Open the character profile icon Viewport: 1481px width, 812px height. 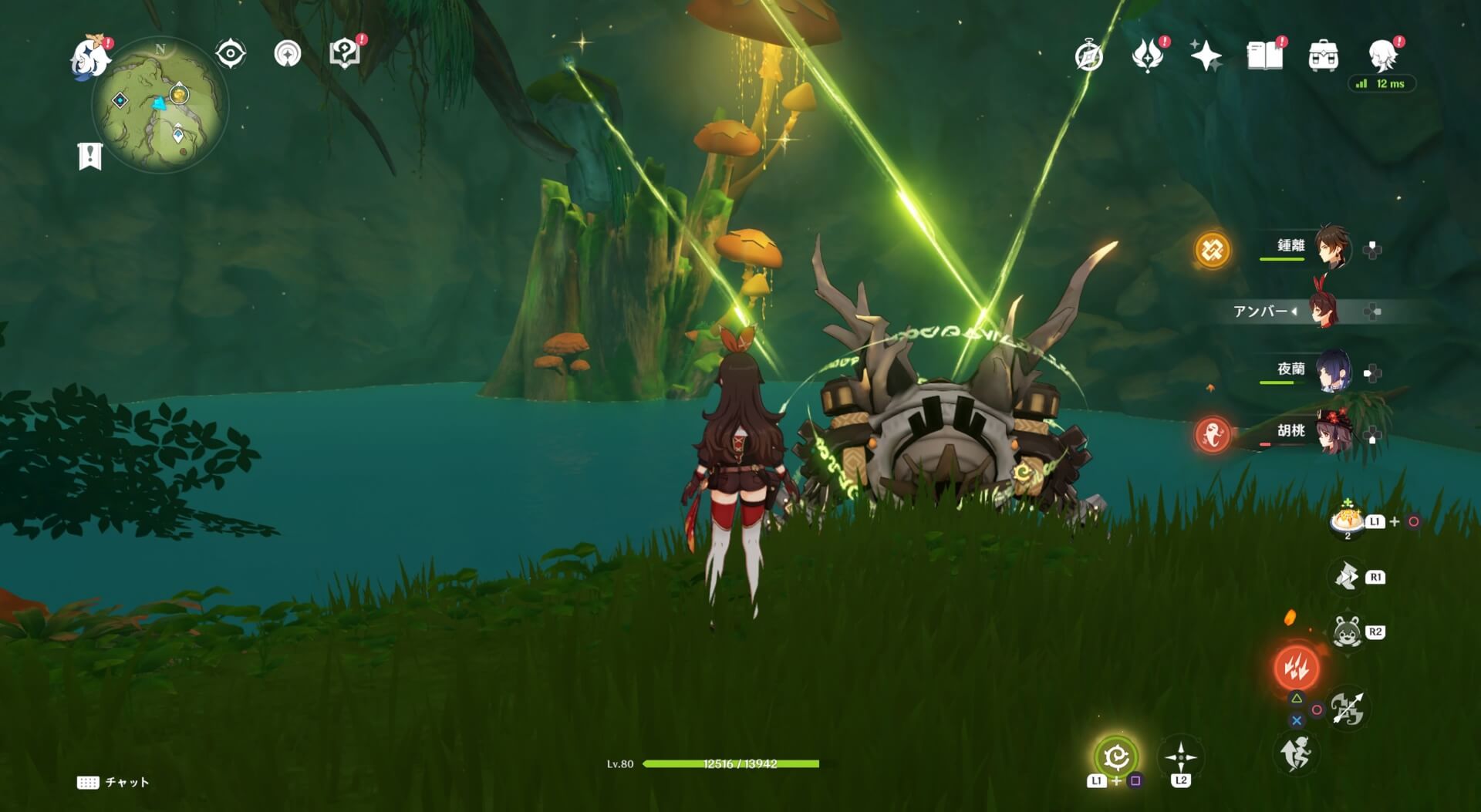[1383, 56]
